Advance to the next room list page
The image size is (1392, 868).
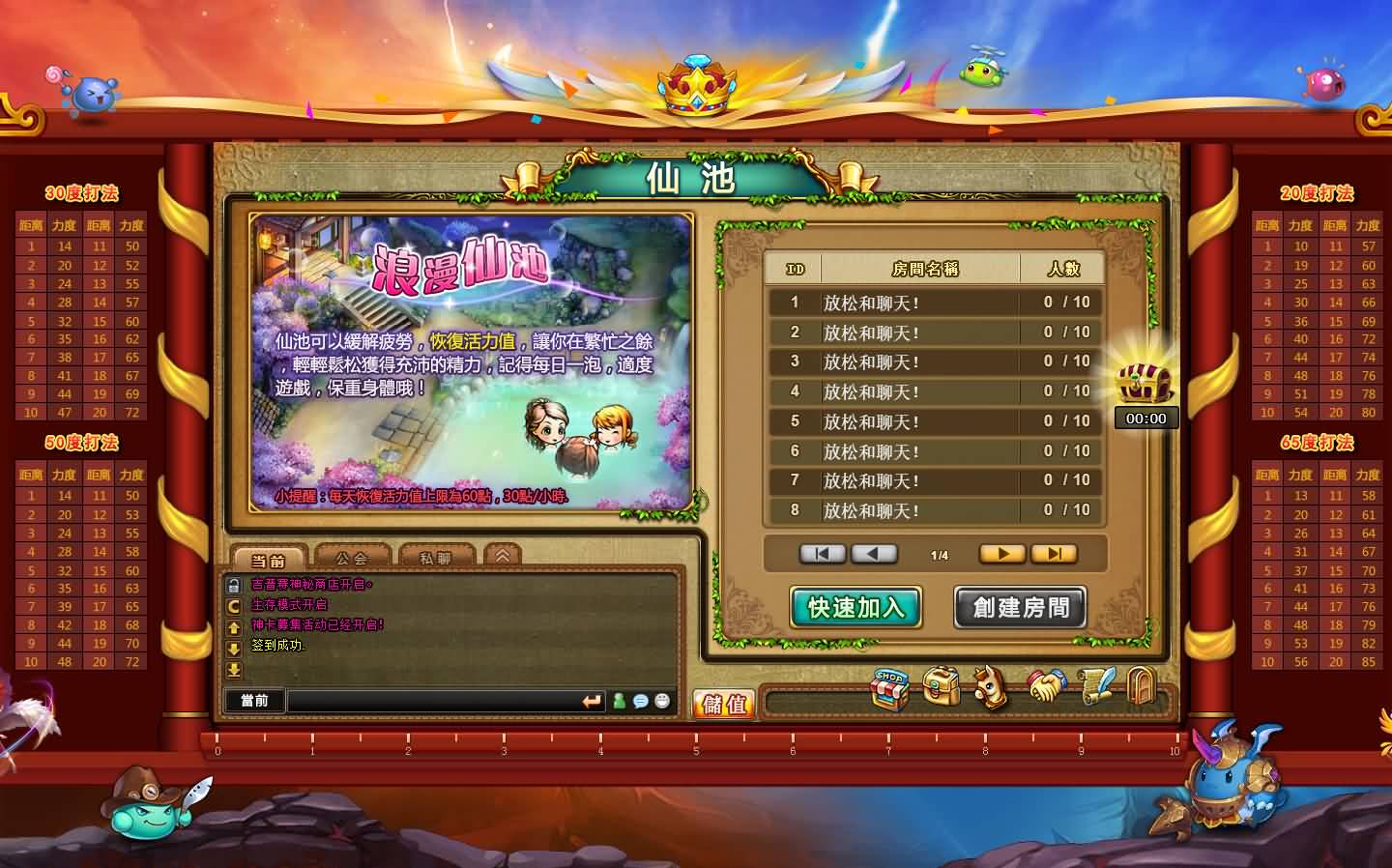pyautogui.click(x=1002, y=553)
